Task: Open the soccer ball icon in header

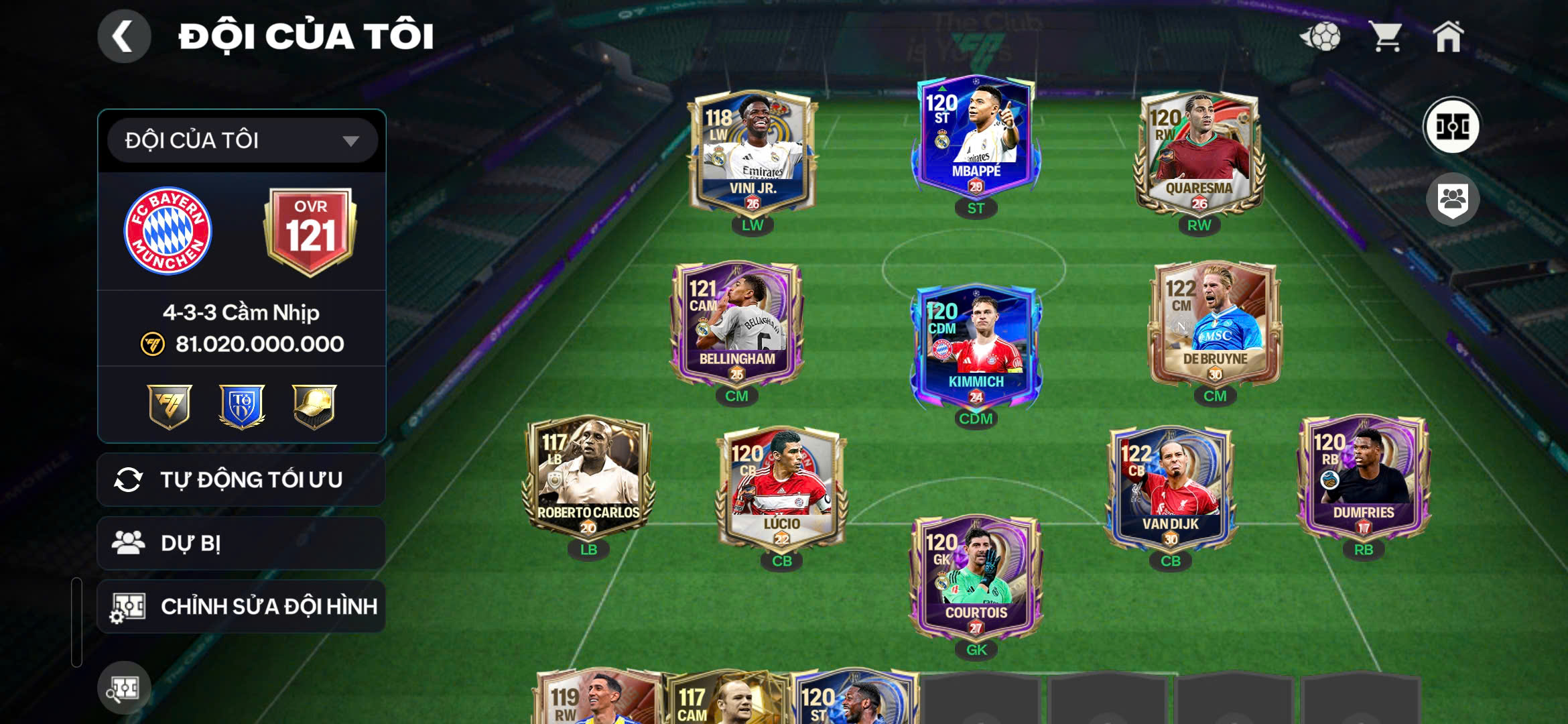Action: click(1321, 36)
